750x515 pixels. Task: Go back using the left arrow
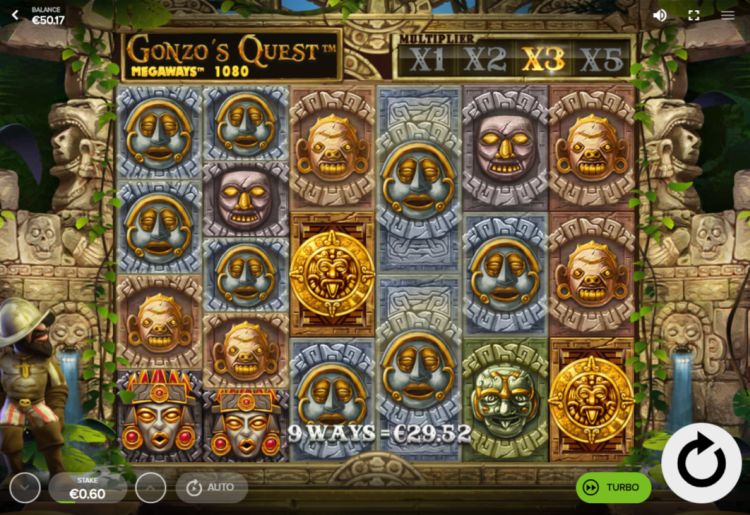(14, 15)
